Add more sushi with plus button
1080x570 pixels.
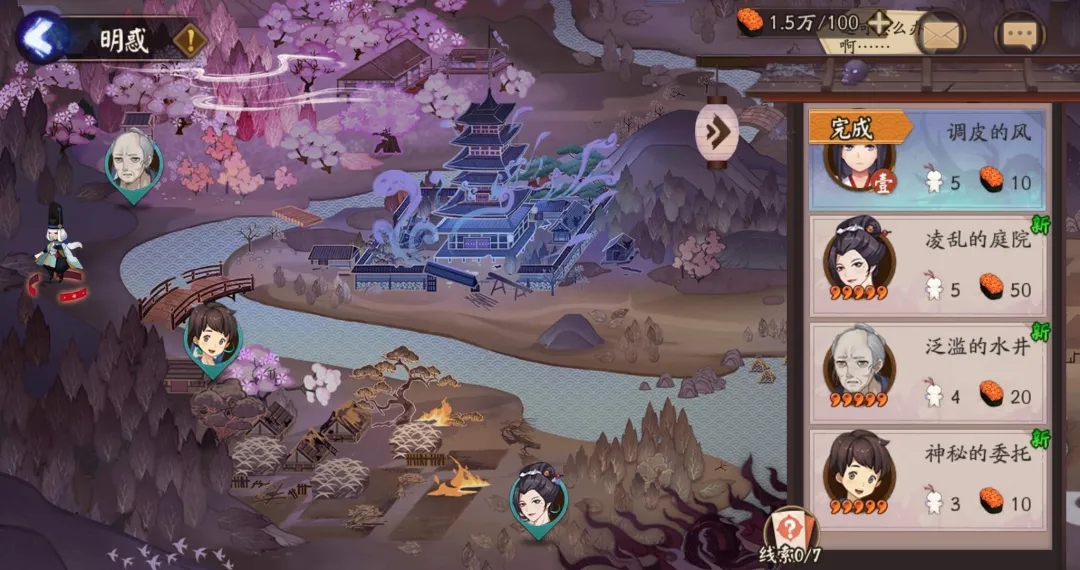coord(879,23)
